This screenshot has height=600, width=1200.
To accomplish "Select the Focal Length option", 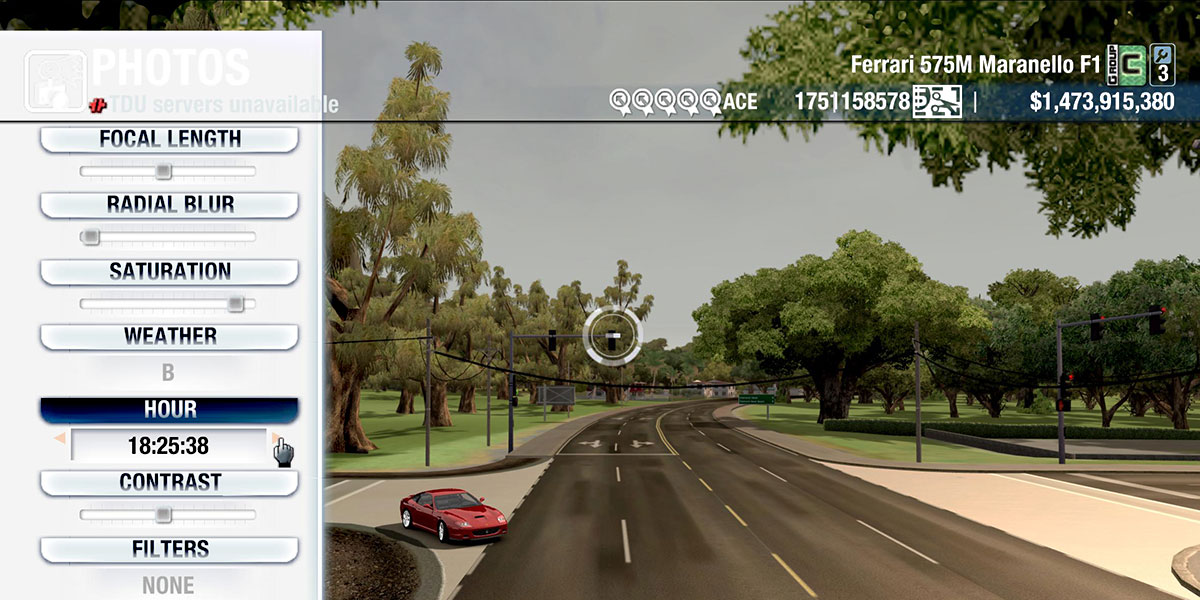I will click(169, 139).
